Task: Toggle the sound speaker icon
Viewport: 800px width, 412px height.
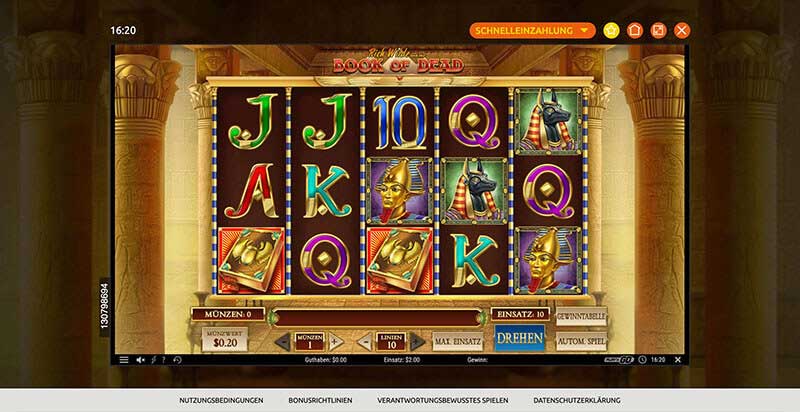Action: (140, 360)
